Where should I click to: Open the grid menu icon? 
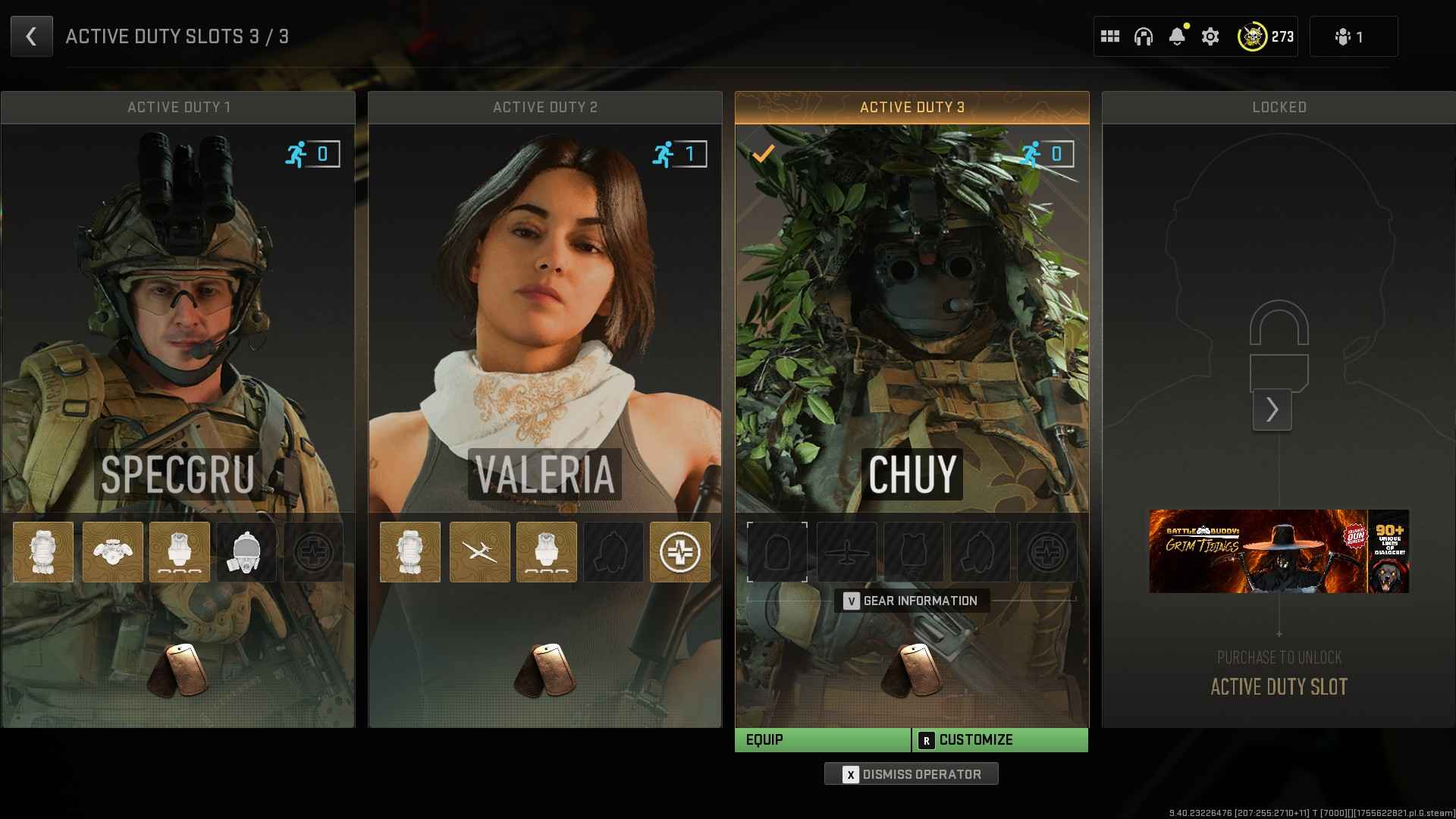coord(1110,36)
